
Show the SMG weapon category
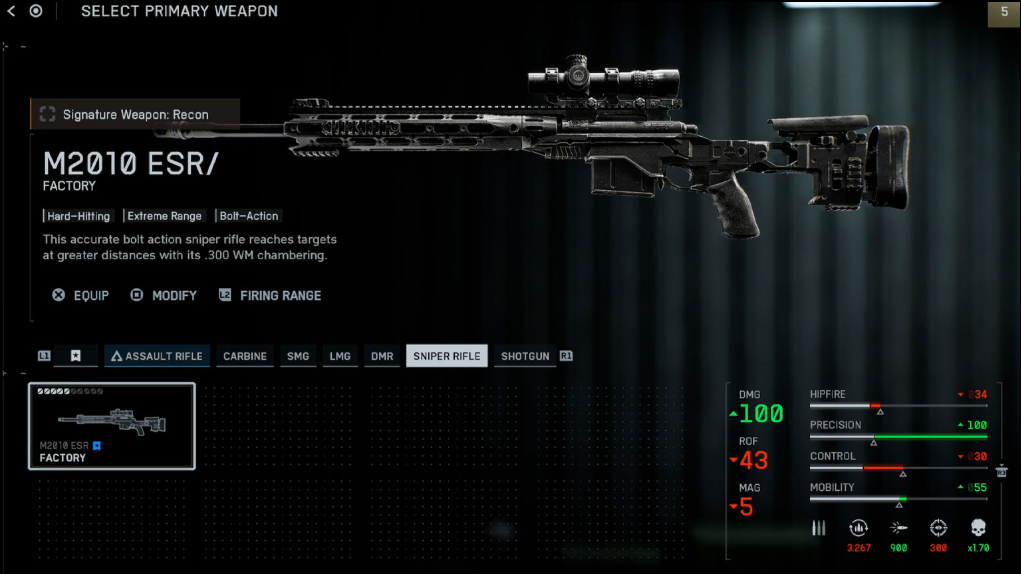pyautogui.click(x=298, y=356)
